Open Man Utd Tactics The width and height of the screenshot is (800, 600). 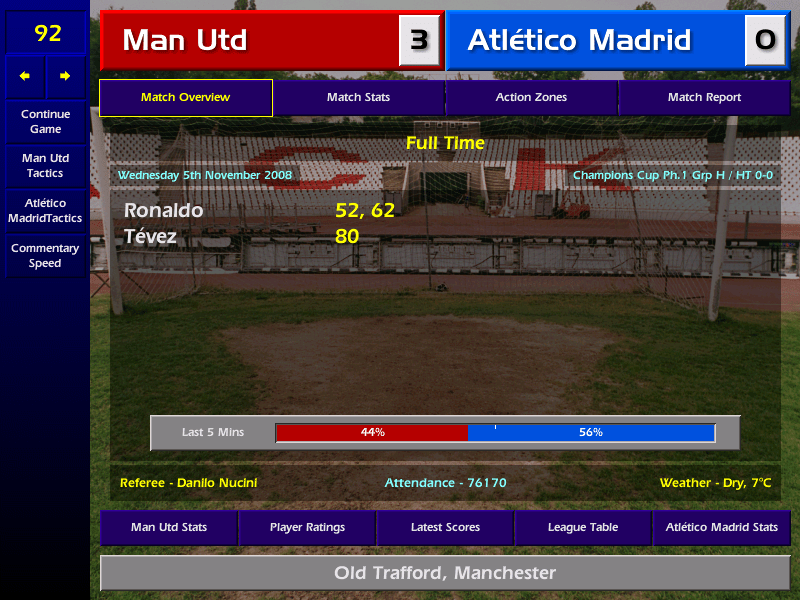pyautogui.click(x=45, y=165)
